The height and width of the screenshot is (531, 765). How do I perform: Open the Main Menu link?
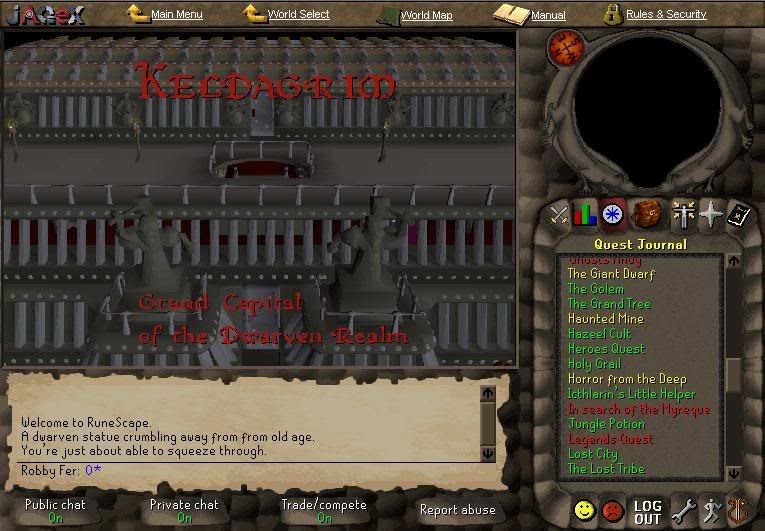click(176, 15)
